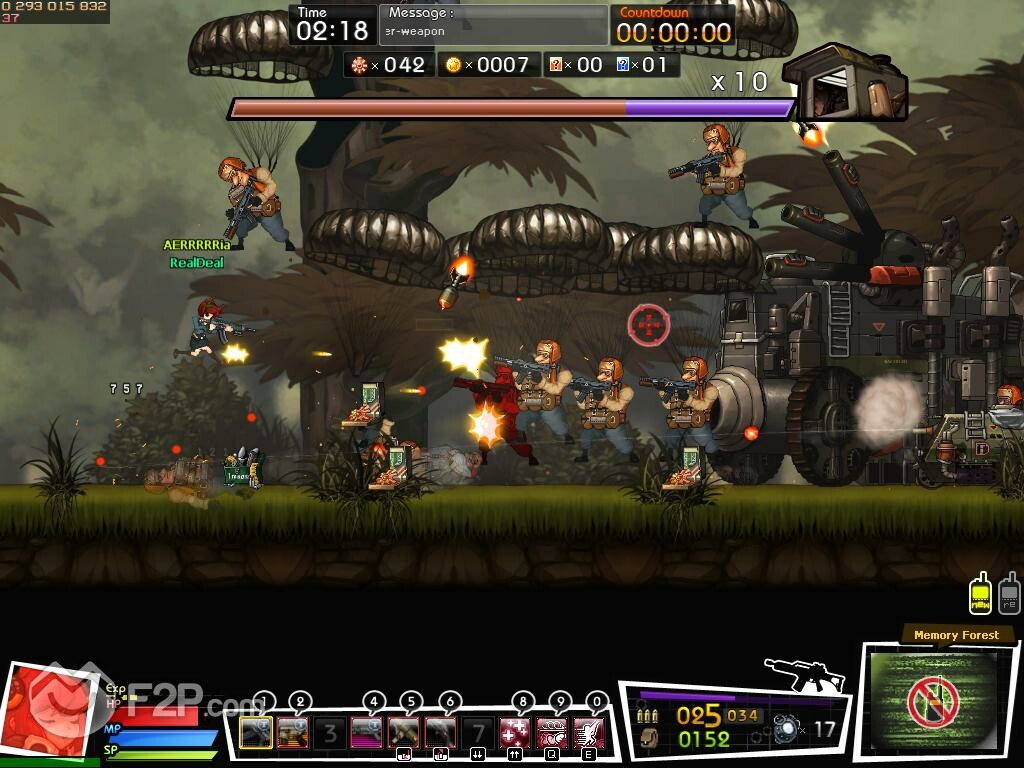Open the Memory Forest minimap

[x=932, y=701]
